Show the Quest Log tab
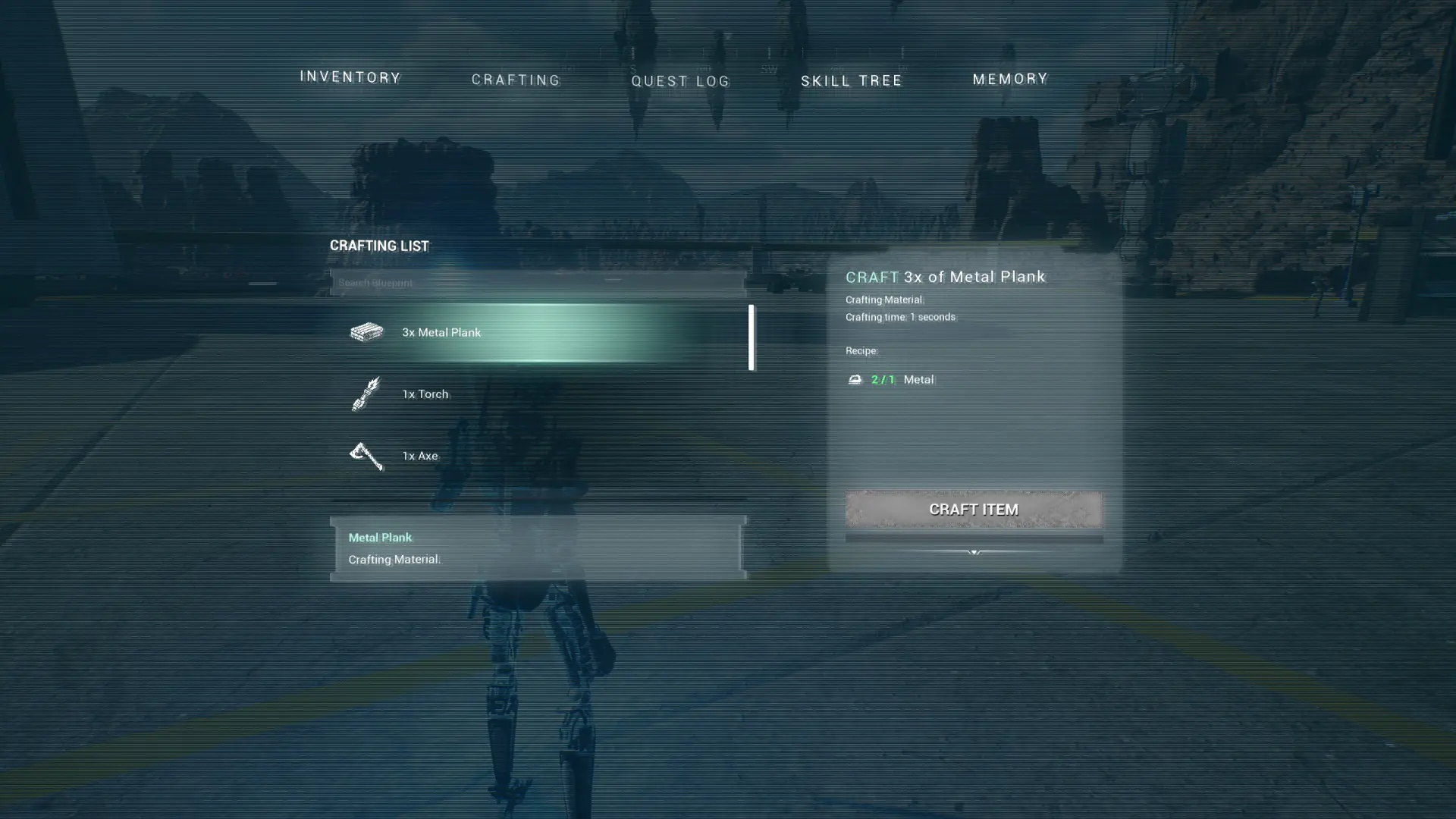Image resolution: width=1456 pixels, height=819 pixels. 680,81
